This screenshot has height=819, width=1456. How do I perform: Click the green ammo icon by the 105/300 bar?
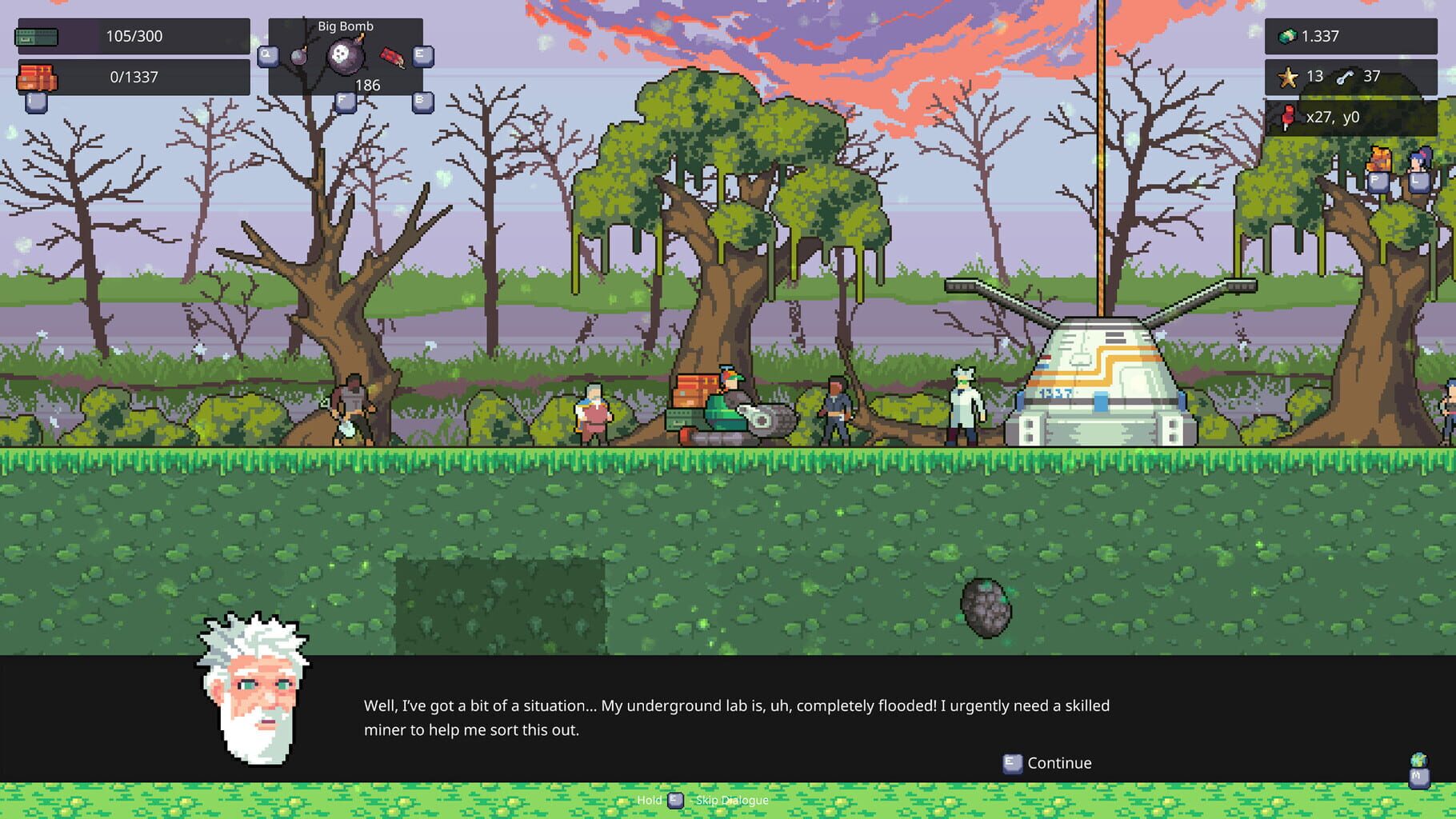(38, 36)
